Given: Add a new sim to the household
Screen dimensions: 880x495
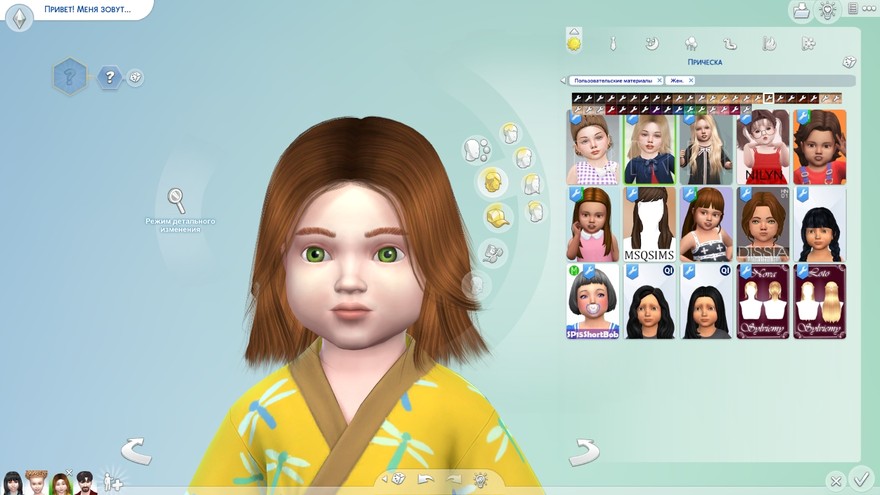Looking at the screenshot, I should [x=112, y=481].
